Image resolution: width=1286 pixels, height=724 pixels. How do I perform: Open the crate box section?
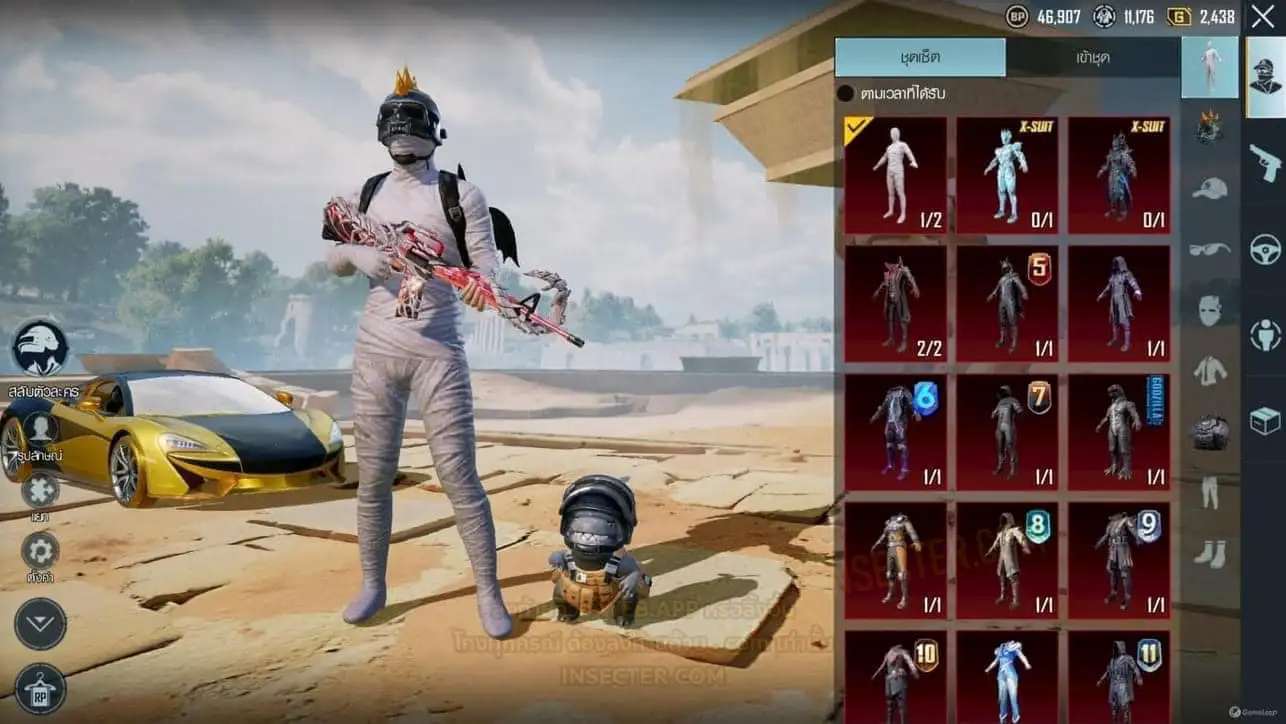click(x=1265, y=421)
